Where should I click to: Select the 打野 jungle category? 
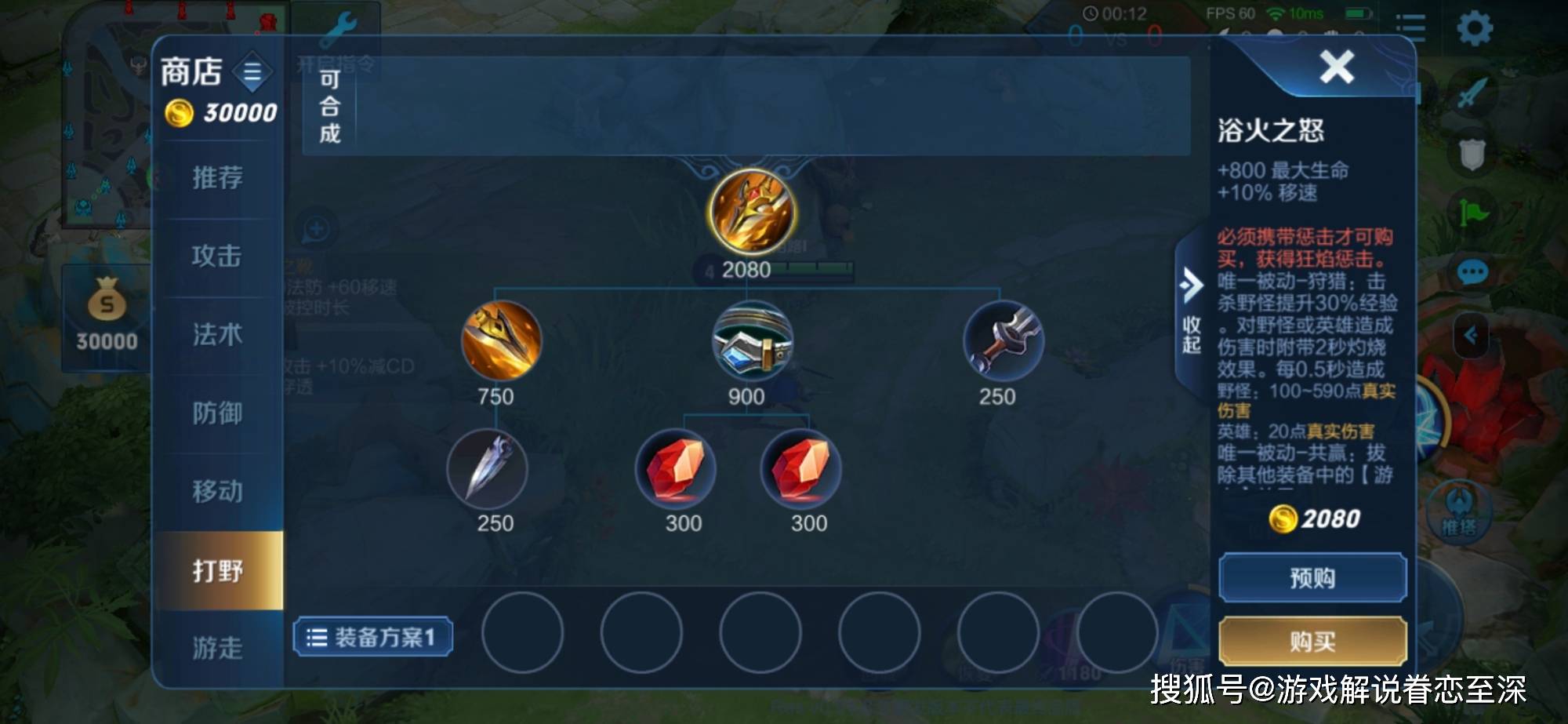point(218,570)
